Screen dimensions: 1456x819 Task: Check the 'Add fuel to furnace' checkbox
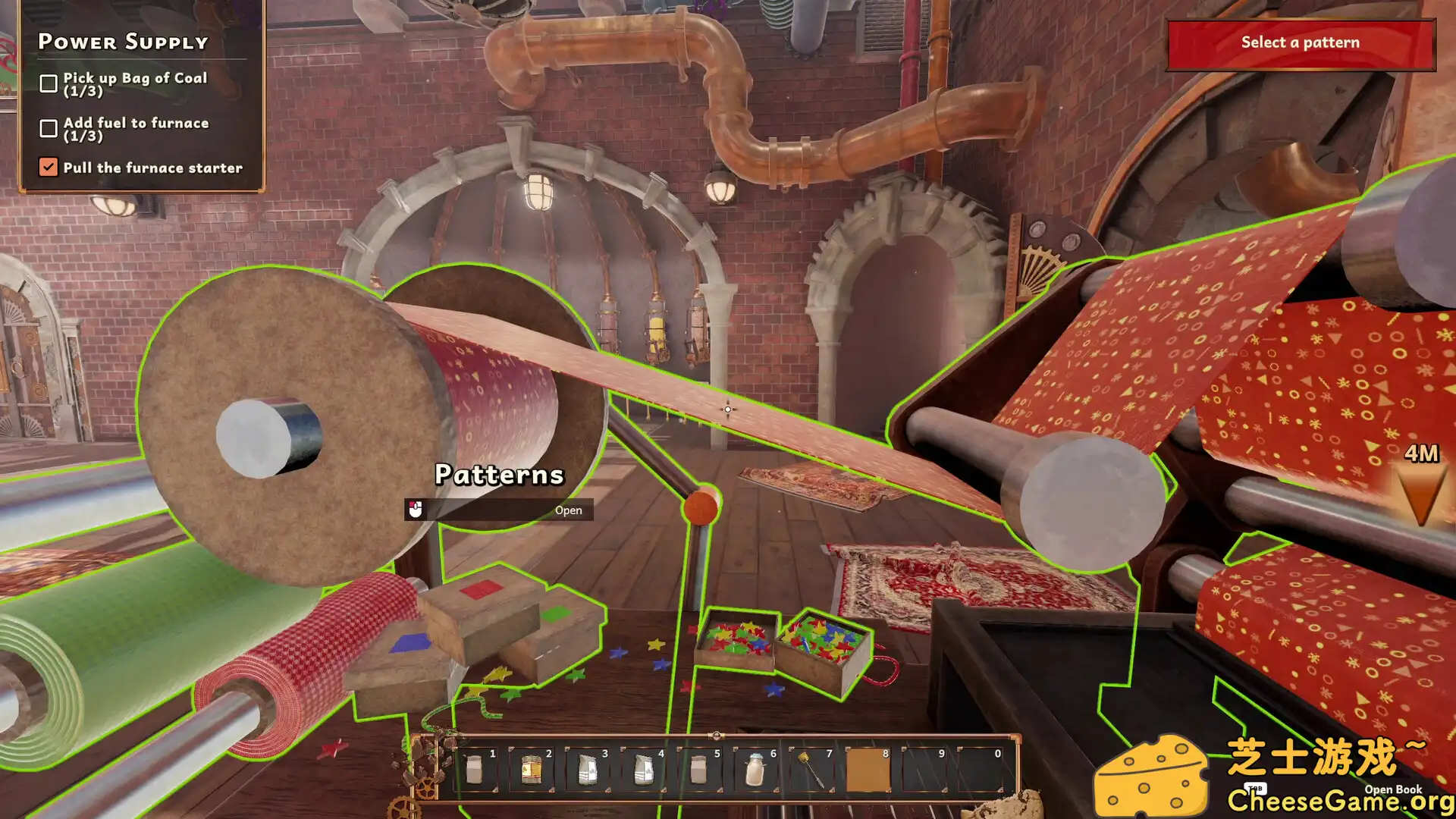click(49, 128)
